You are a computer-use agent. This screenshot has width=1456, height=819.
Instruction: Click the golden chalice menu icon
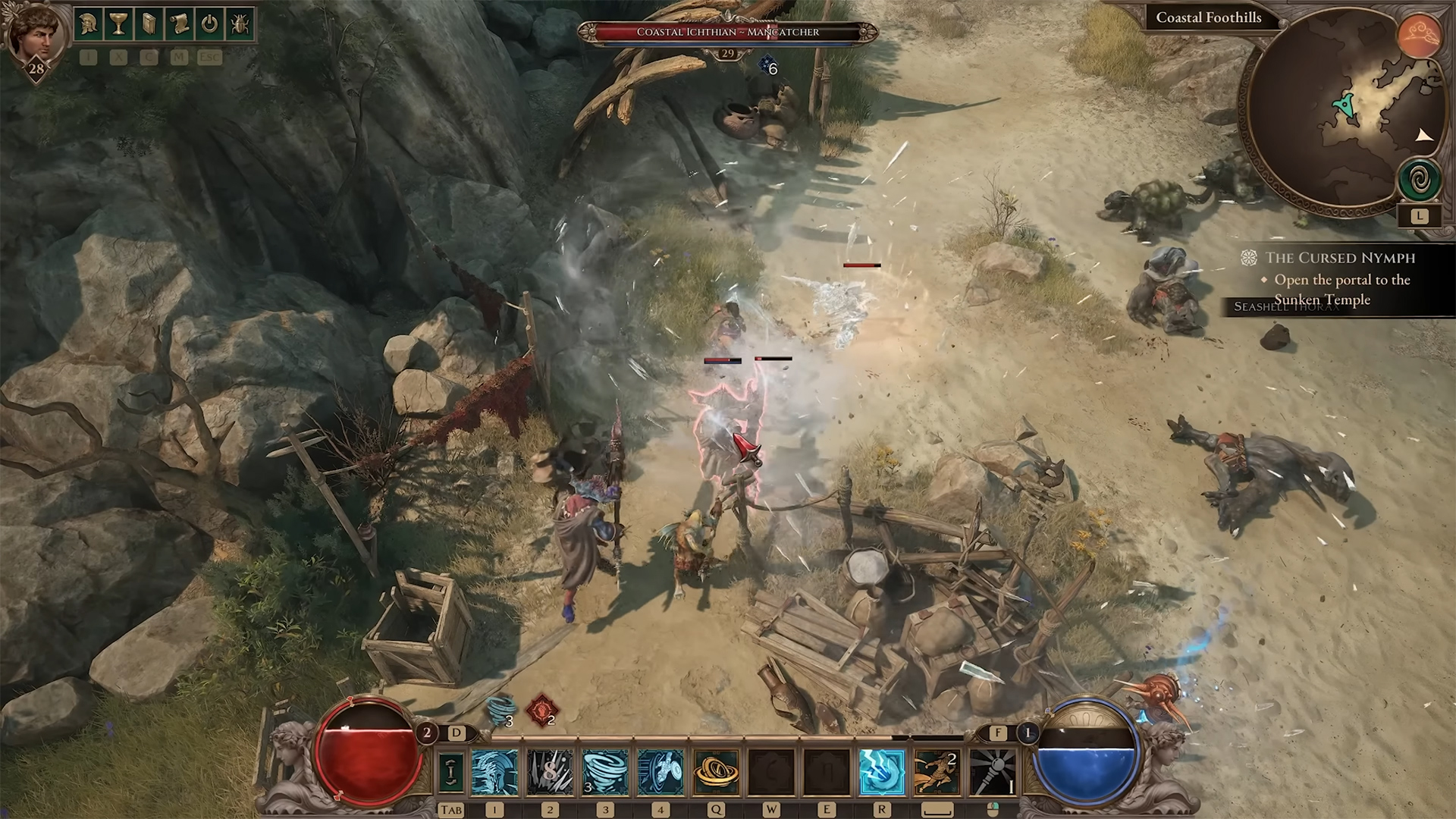(118, 24)
